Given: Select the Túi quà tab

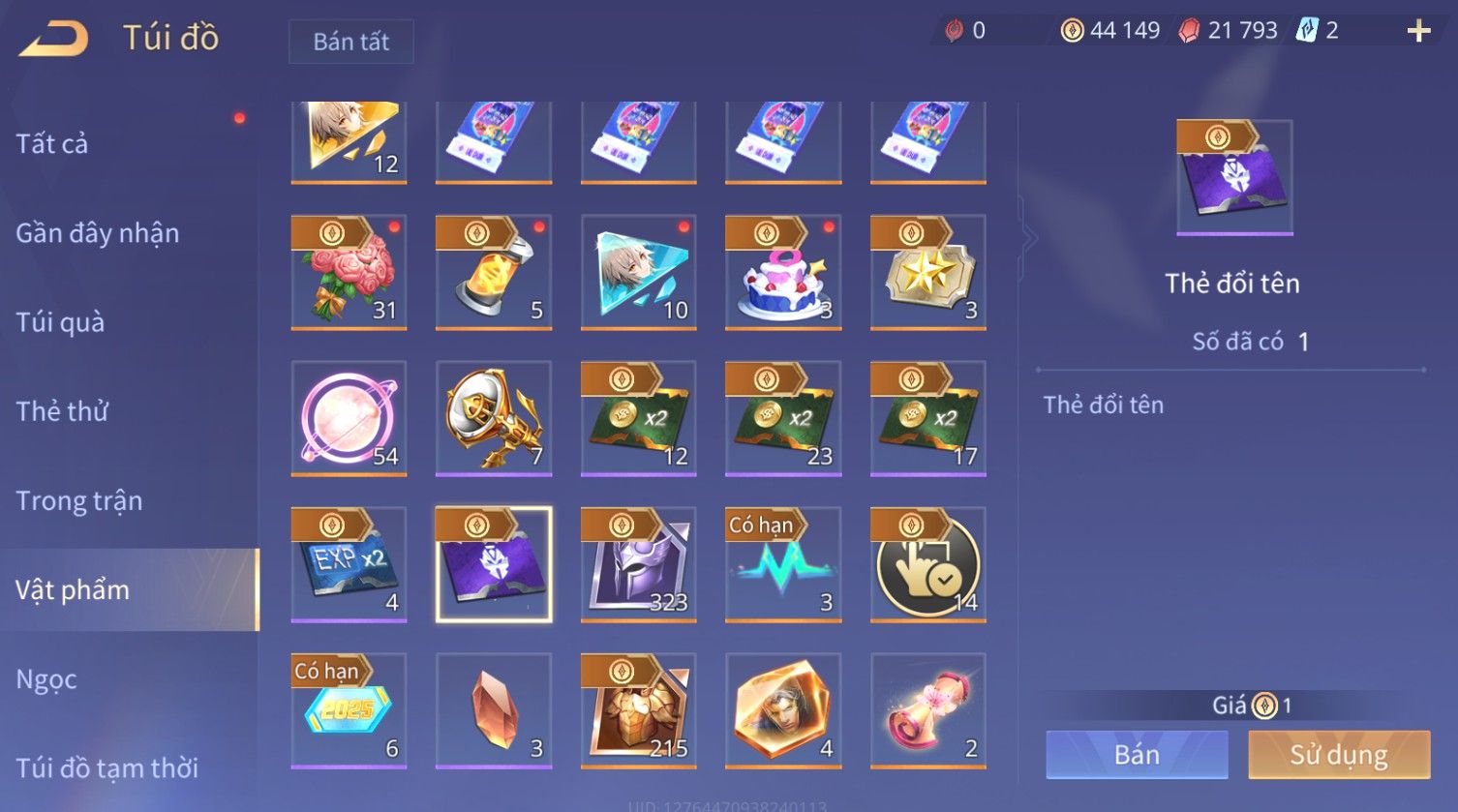Looking at the screenshot, I should point(60,322).
